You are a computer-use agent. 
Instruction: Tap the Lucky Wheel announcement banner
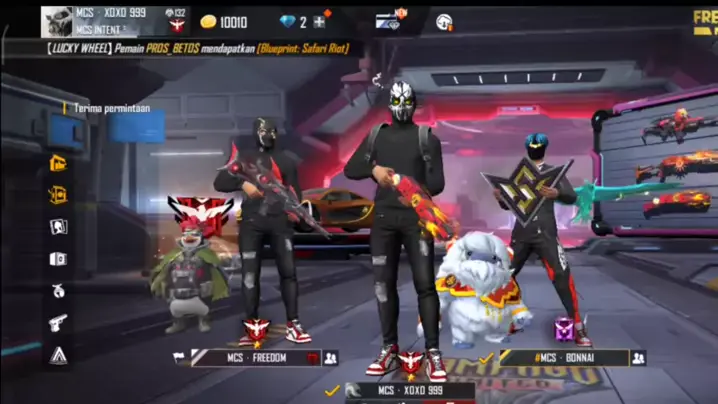[200, 48]
